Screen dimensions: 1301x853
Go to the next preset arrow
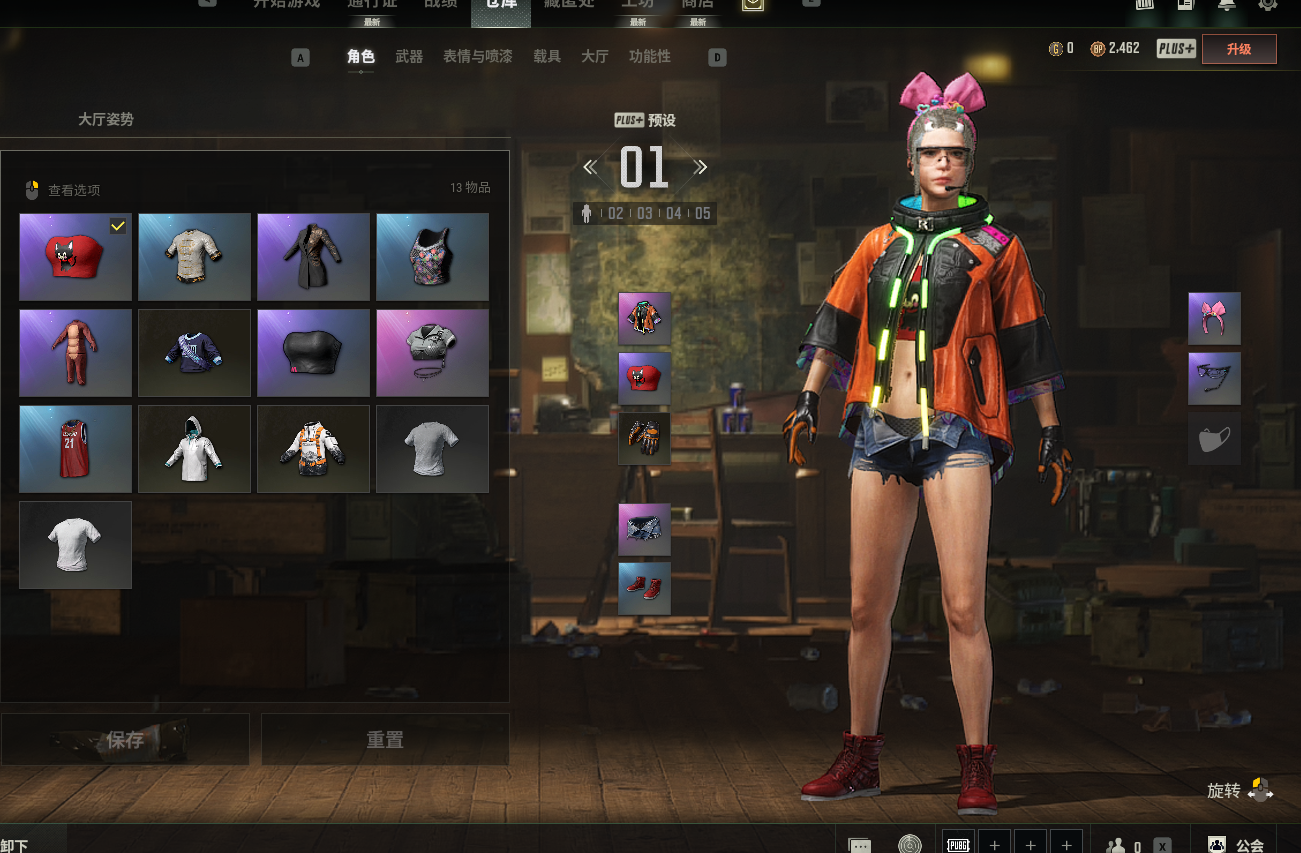[x=700, y=167]
